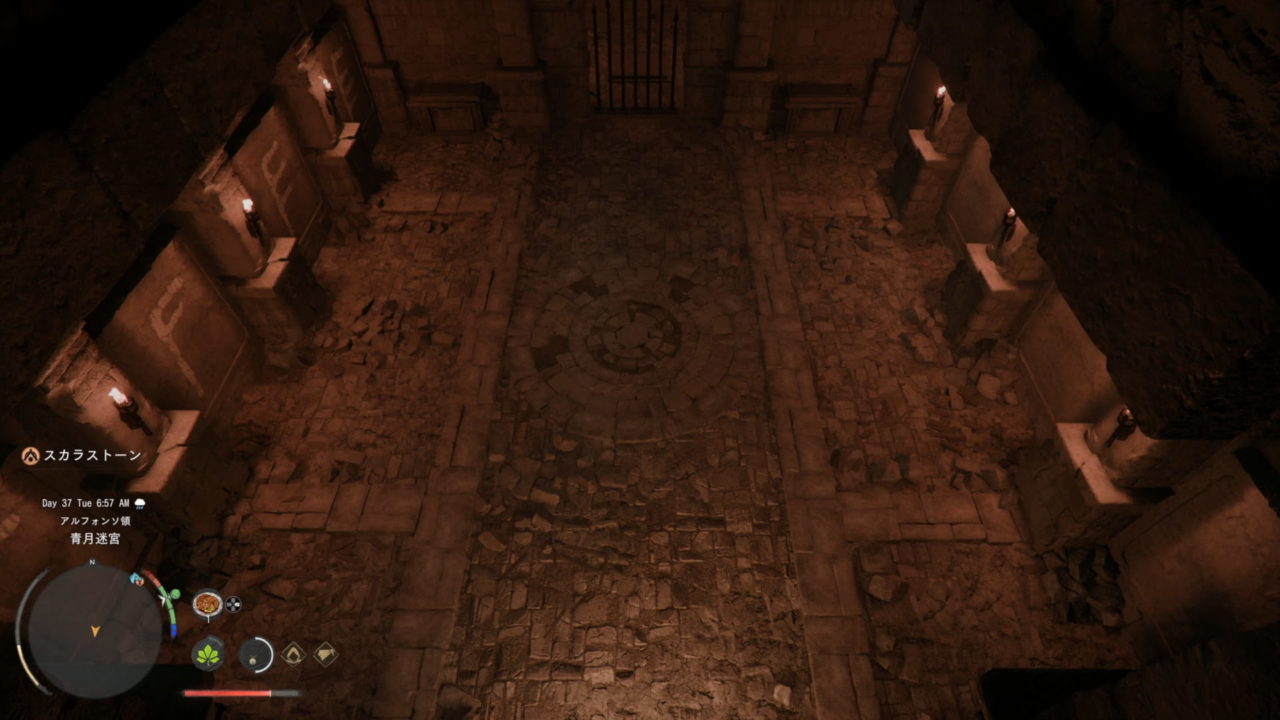This screenshot has height=720, width=1280.
Task: Open the circular minimap
Action: (94, 629)
